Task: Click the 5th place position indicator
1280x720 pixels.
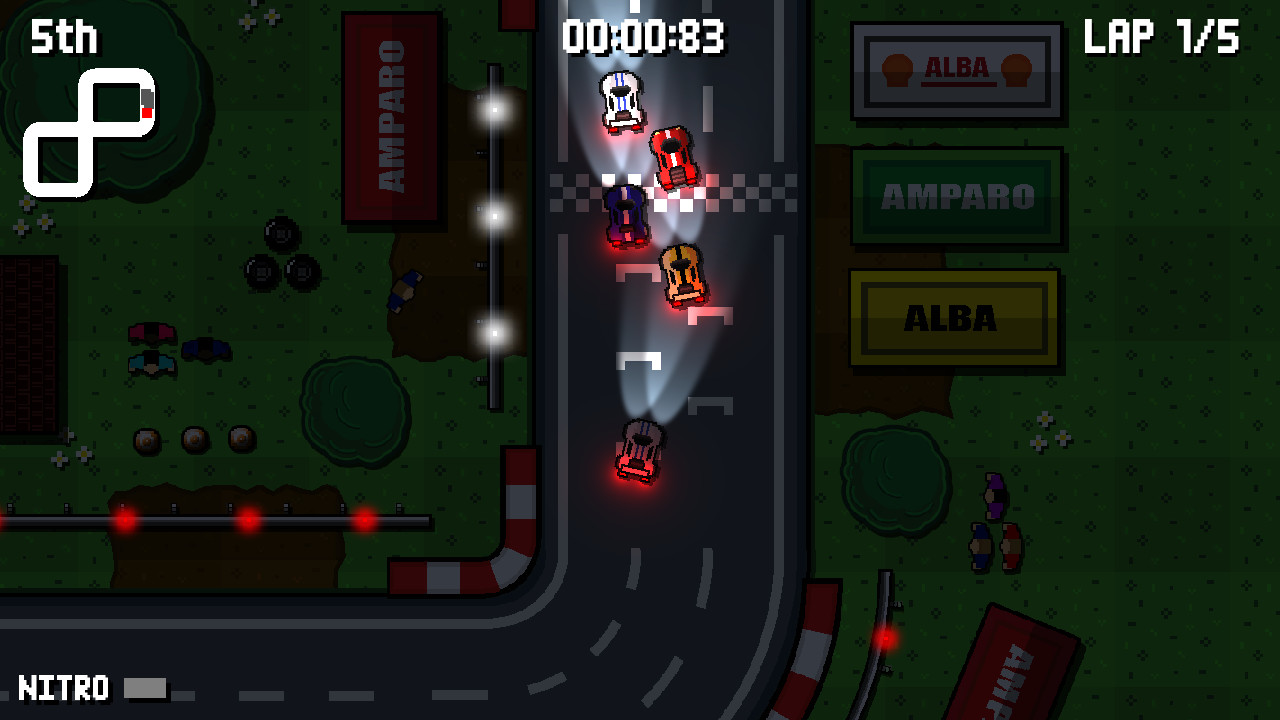Action: point(62,38)
